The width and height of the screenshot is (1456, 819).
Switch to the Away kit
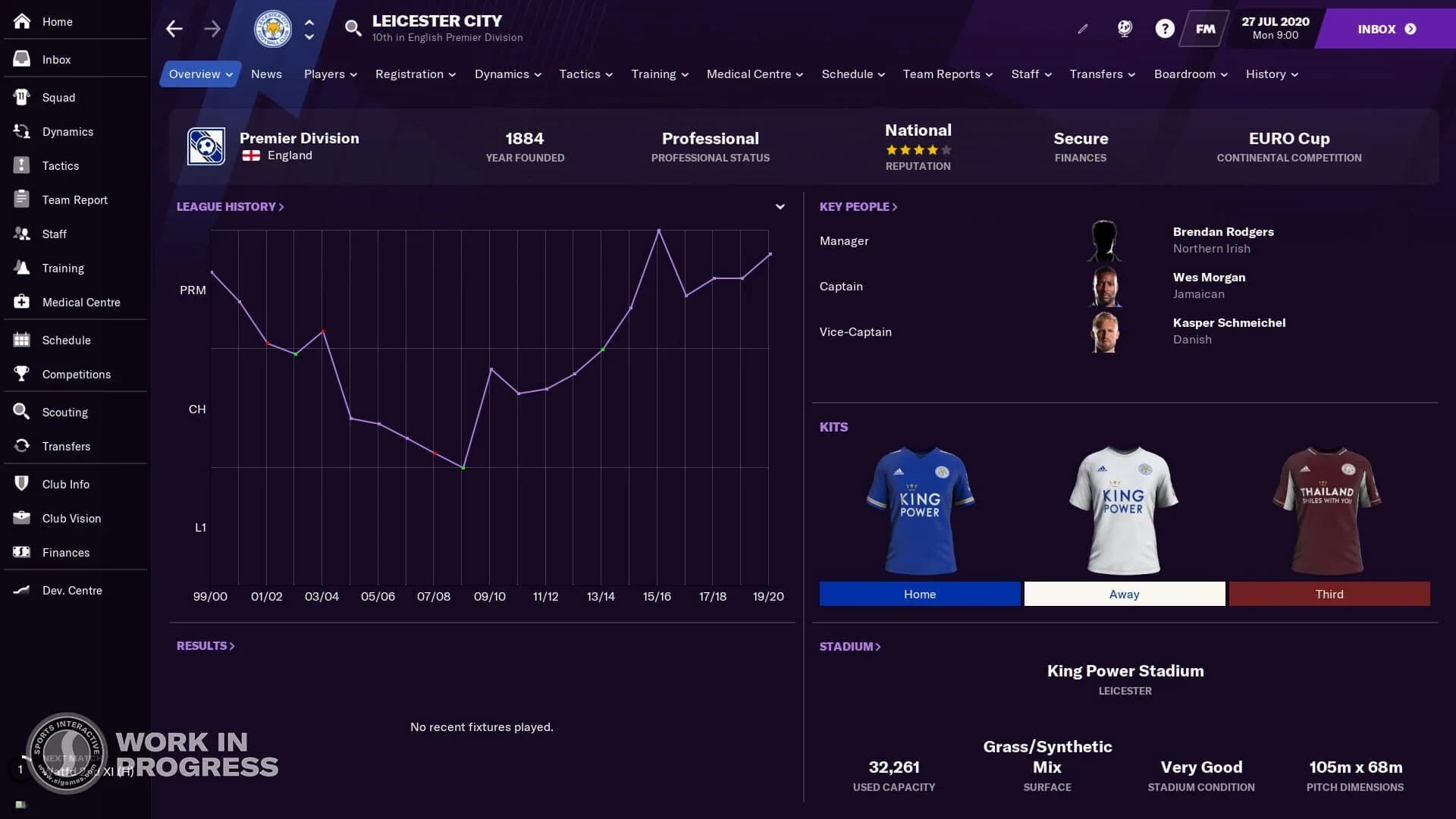[x=1124, y=594]
